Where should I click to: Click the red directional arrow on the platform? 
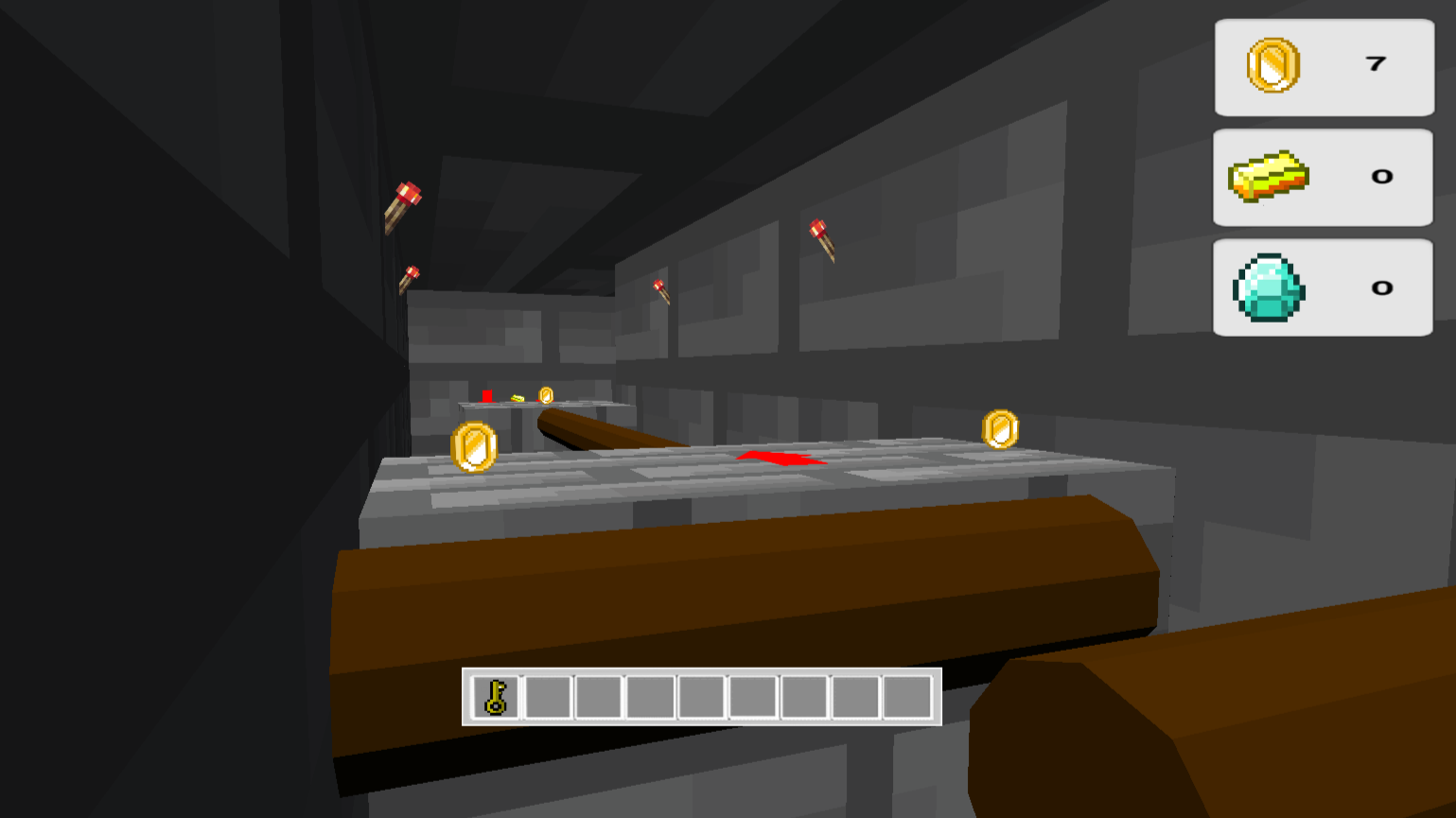point(780,461)
